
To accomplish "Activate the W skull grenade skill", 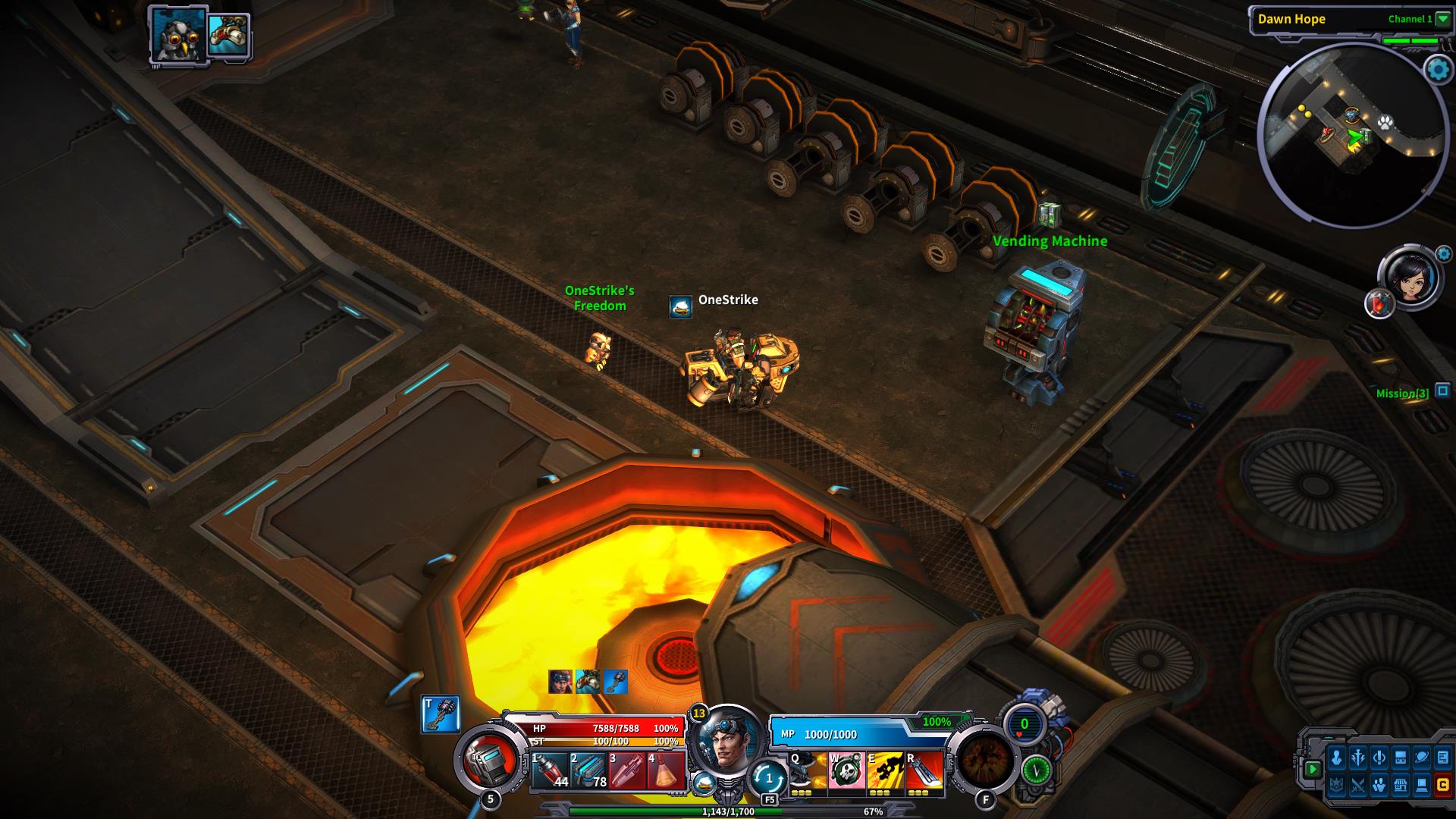I will pos(846,771).
